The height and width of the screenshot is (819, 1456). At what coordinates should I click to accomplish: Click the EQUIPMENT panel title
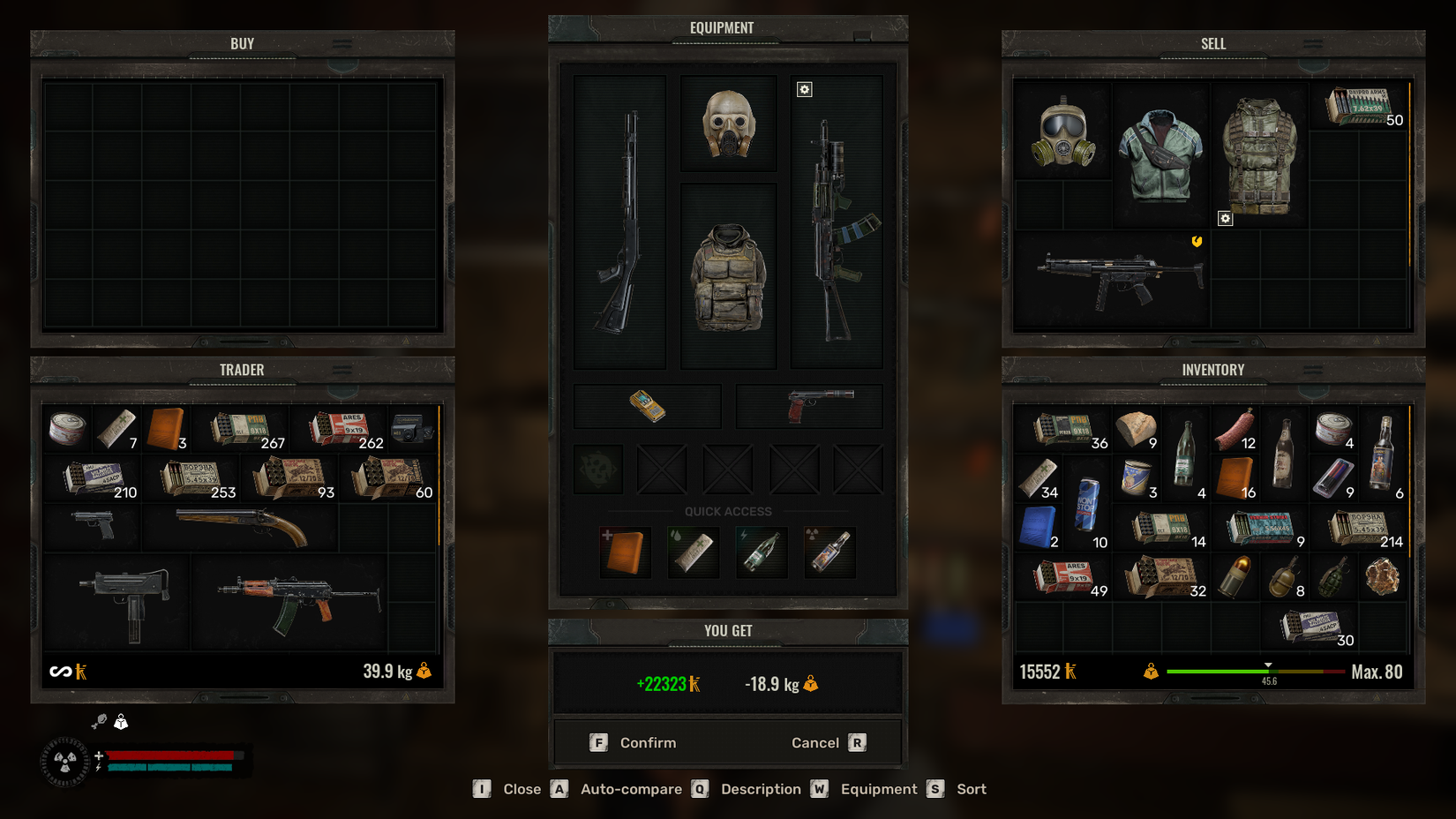pyautogui.click(x=724, y=27)
